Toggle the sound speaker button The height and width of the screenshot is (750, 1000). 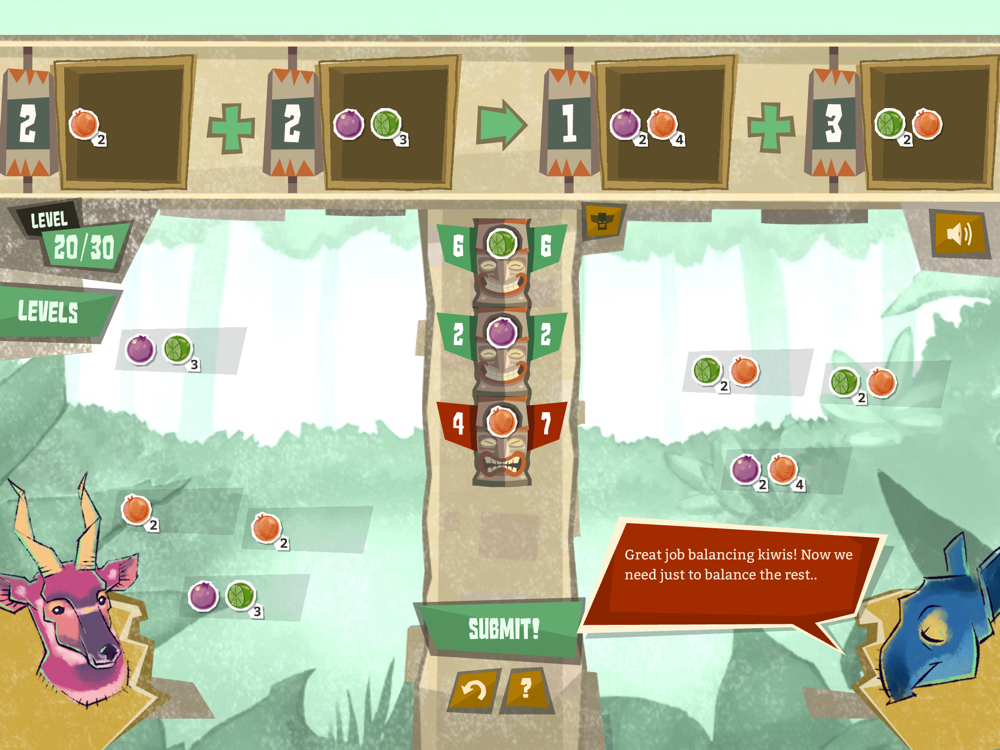(958, 234)
